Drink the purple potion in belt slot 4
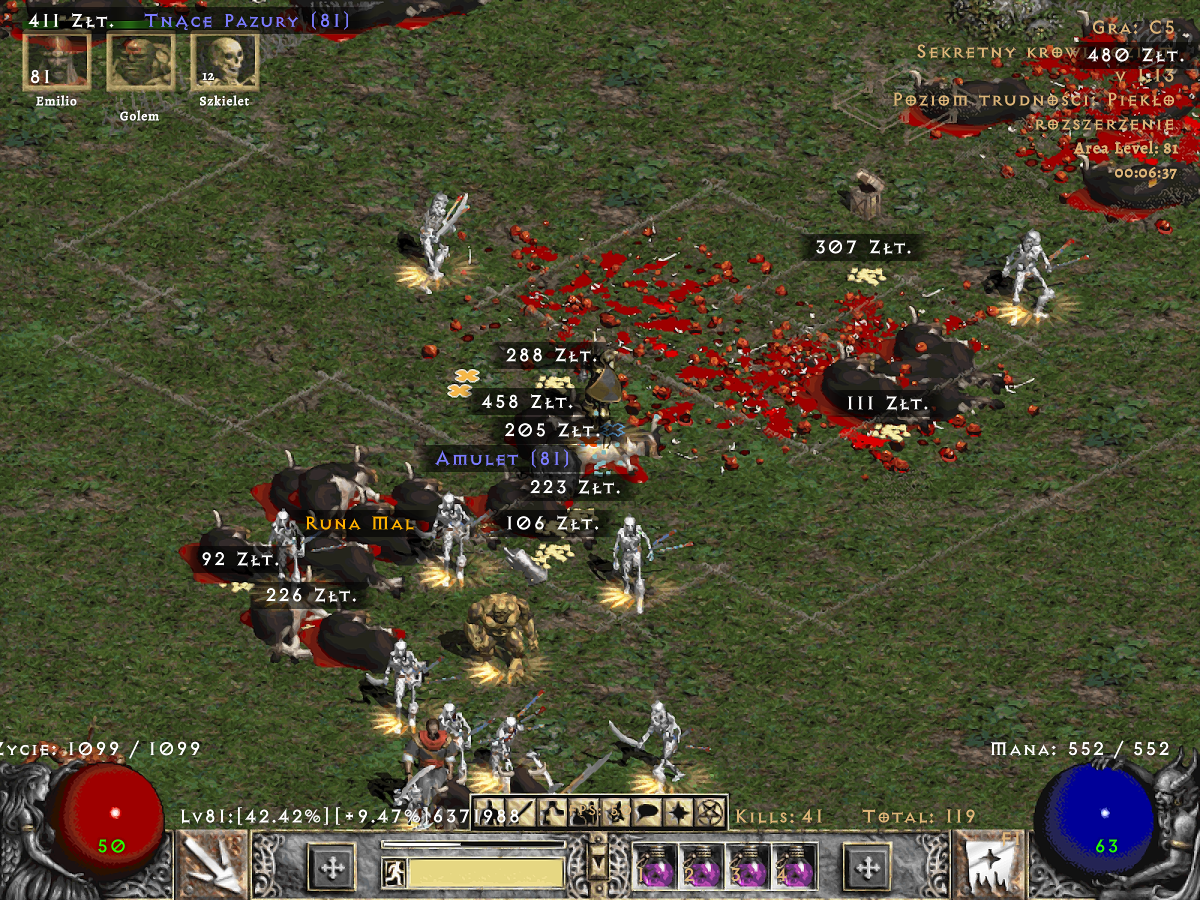 [x=796, y=866]
